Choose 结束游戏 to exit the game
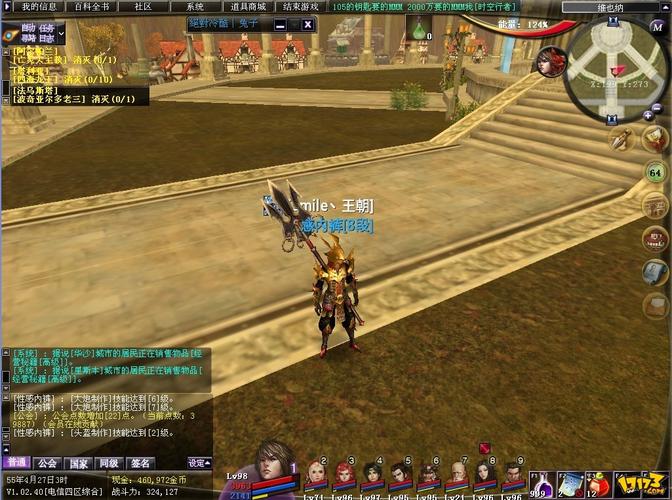The width and height of the screenshot is (672, 500). pos(301,6)
